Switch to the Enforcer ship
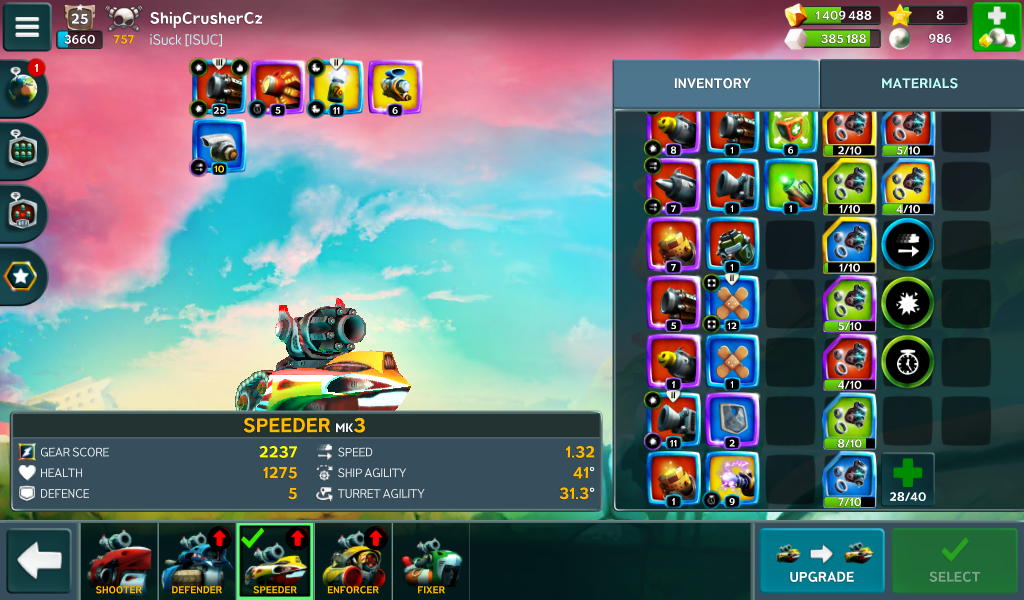1024x600 pixels. pos(353,561)
